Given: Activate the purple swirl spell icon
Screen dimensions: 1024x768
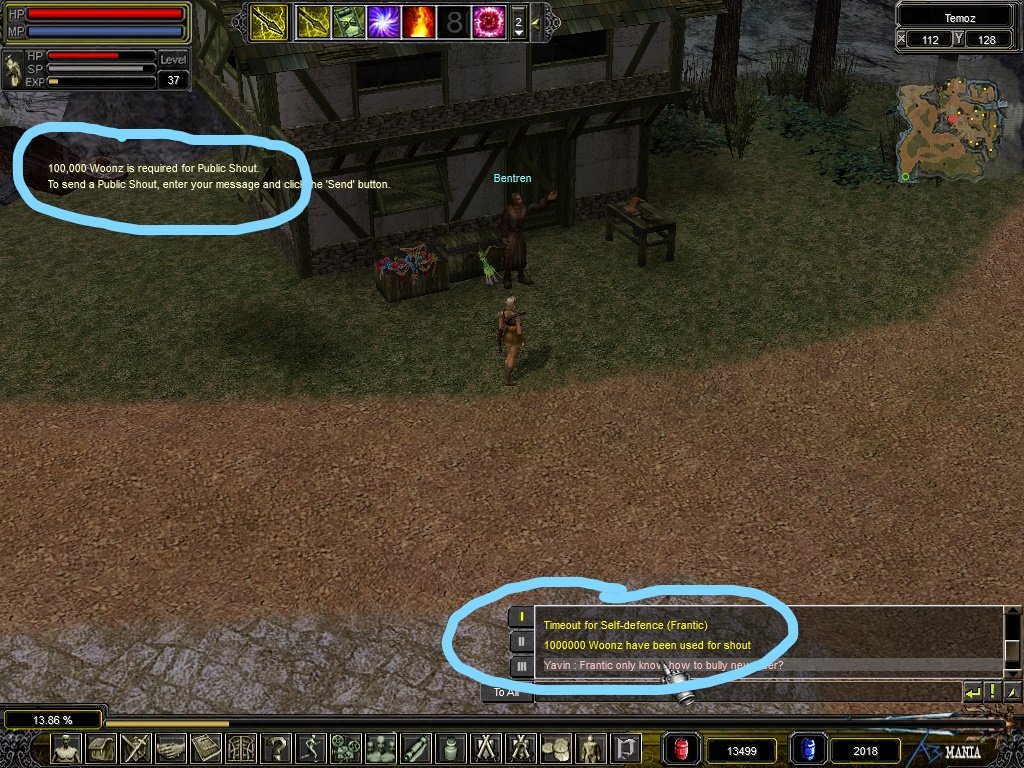Looking at the screenshot, I should coord(385,21).
